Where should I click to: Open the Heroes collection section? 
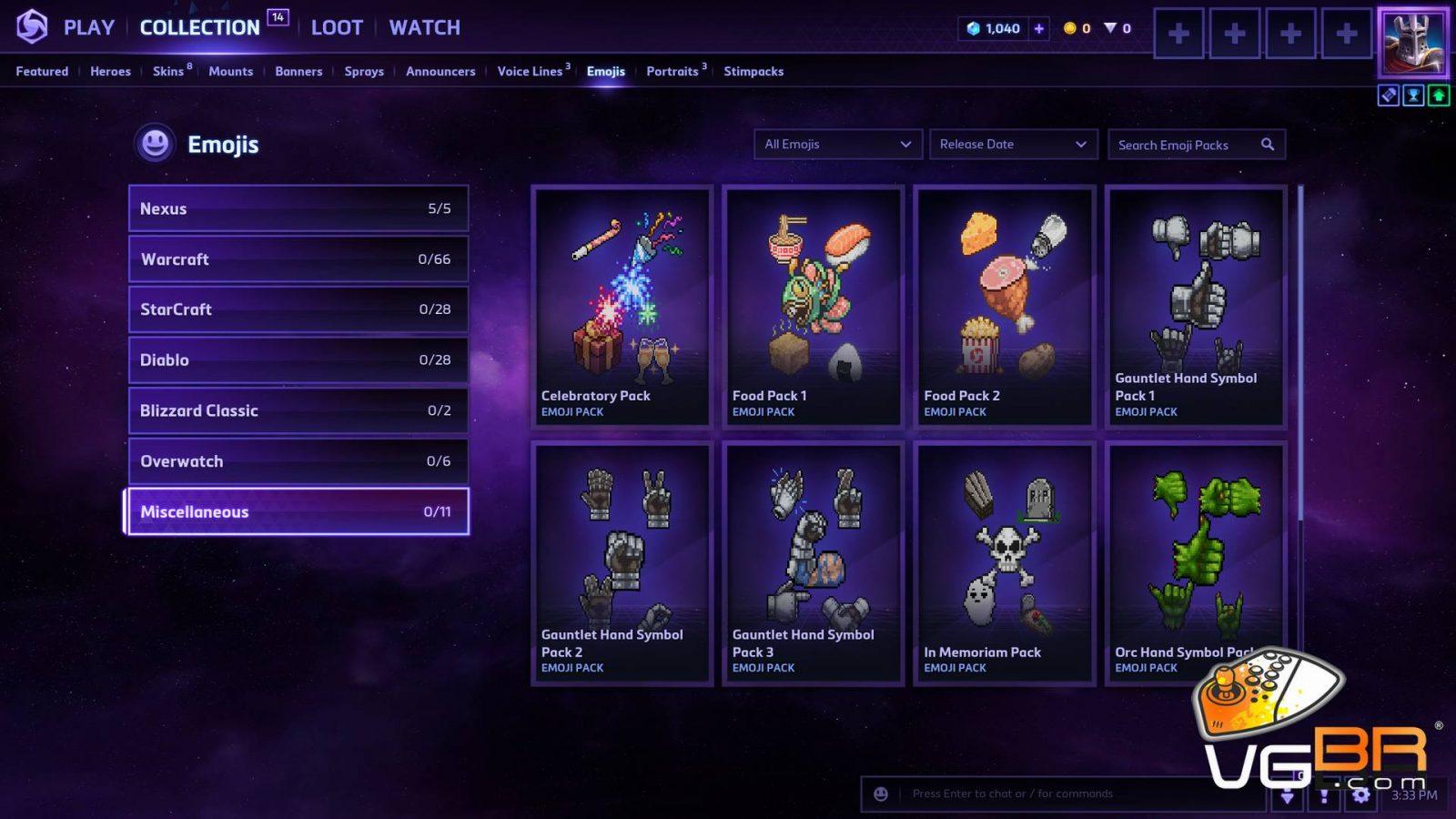pos(110,71)
